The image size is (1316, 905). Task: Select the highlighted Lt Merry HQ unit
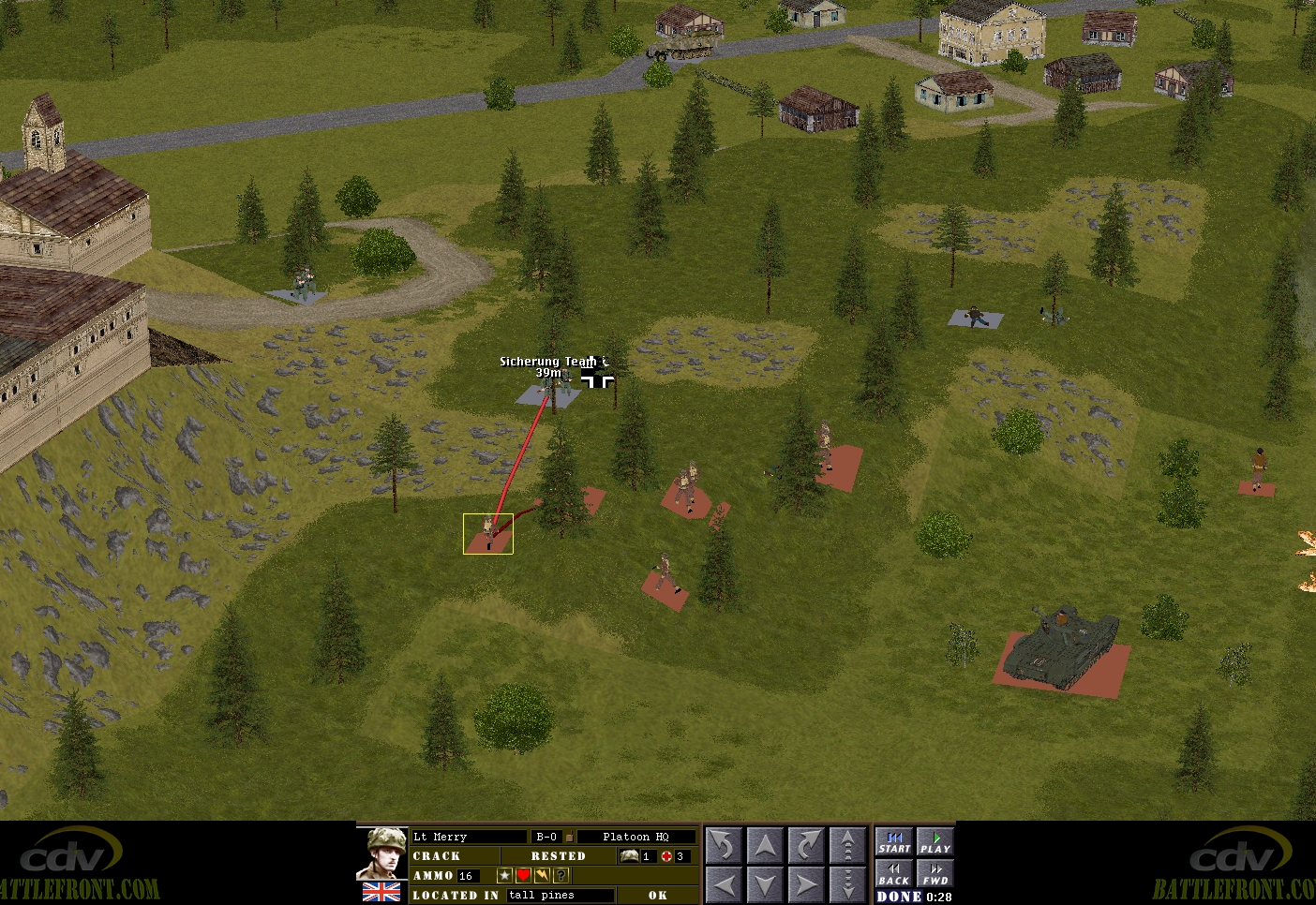click(488, 533)
